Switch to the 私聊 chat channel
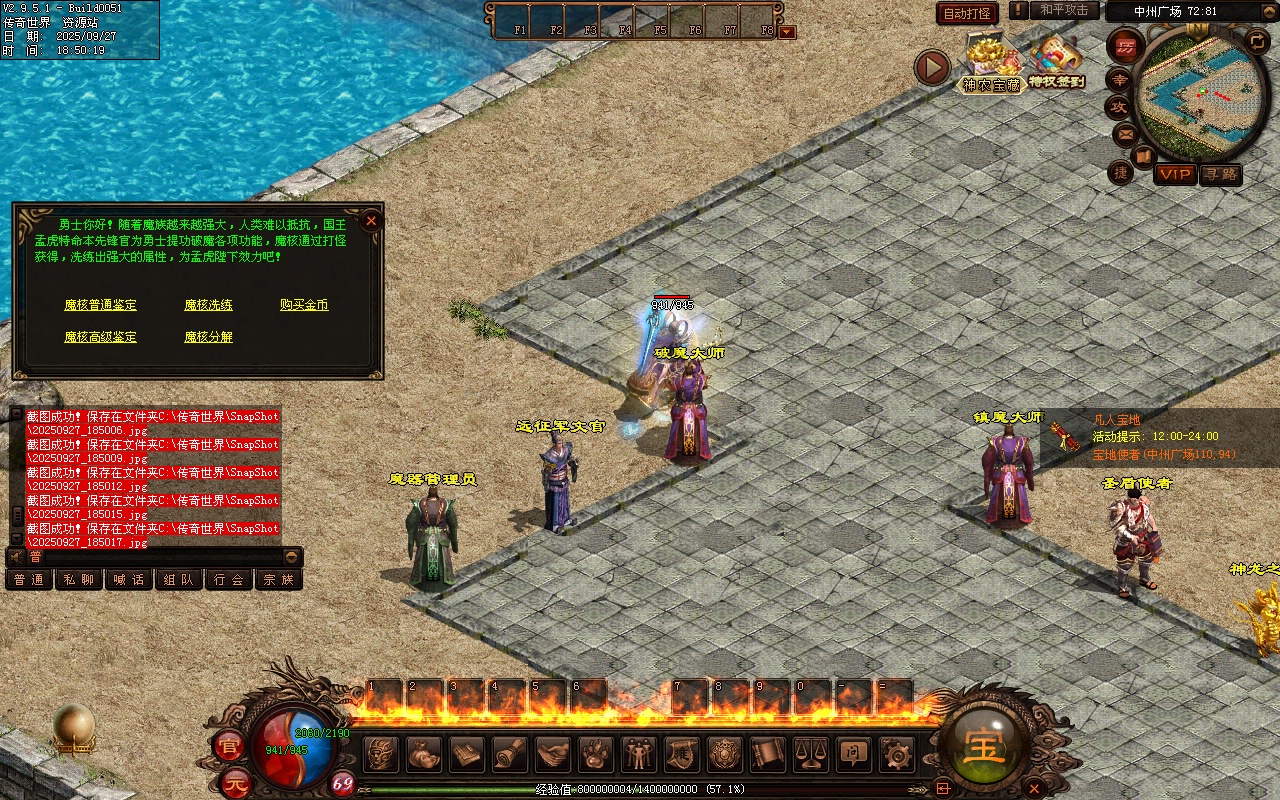This screenshot has height=800, width=1280. coord(79,580)
